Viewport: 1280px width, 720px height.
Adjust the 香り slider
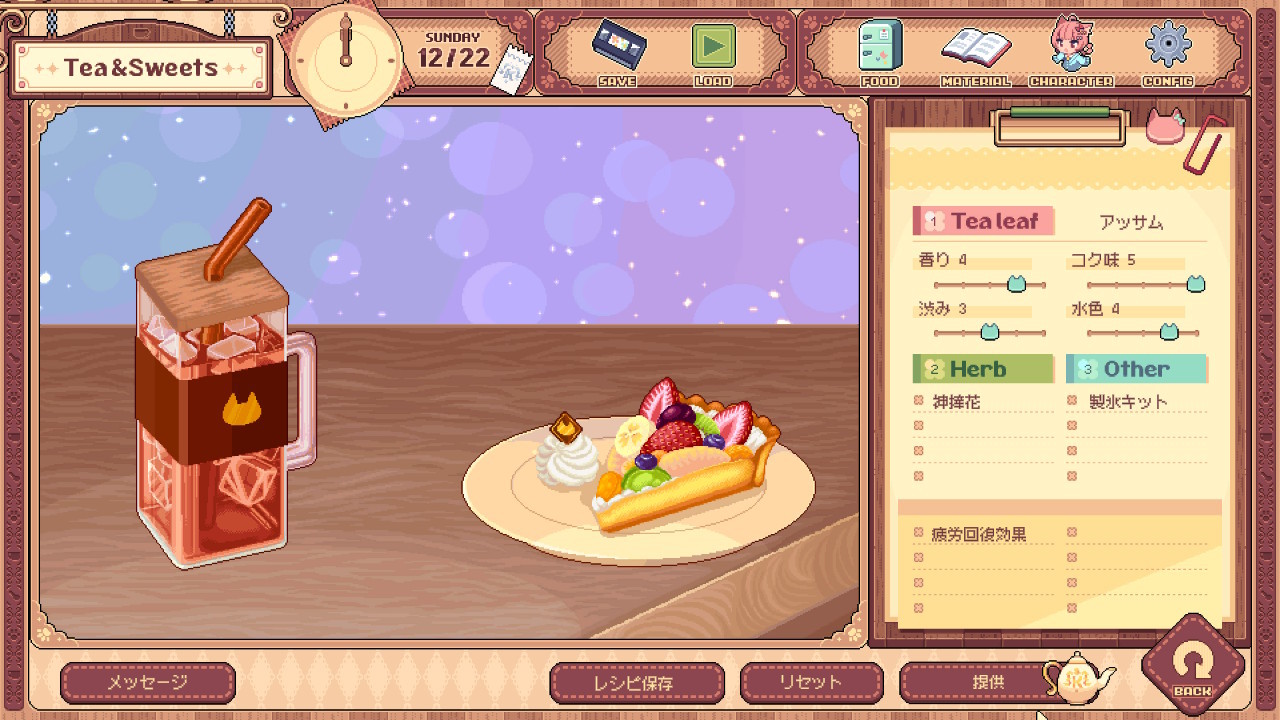point(1016,285)
